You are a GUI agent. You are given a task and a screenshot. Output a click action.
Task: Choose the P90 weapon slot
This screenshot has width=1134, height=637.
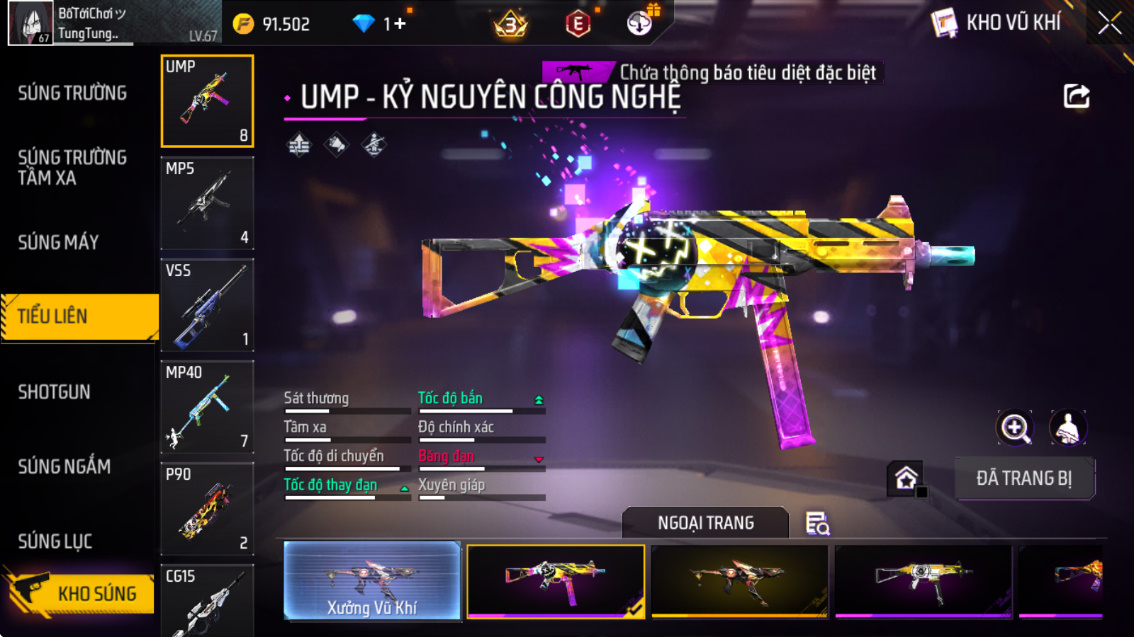207,509
